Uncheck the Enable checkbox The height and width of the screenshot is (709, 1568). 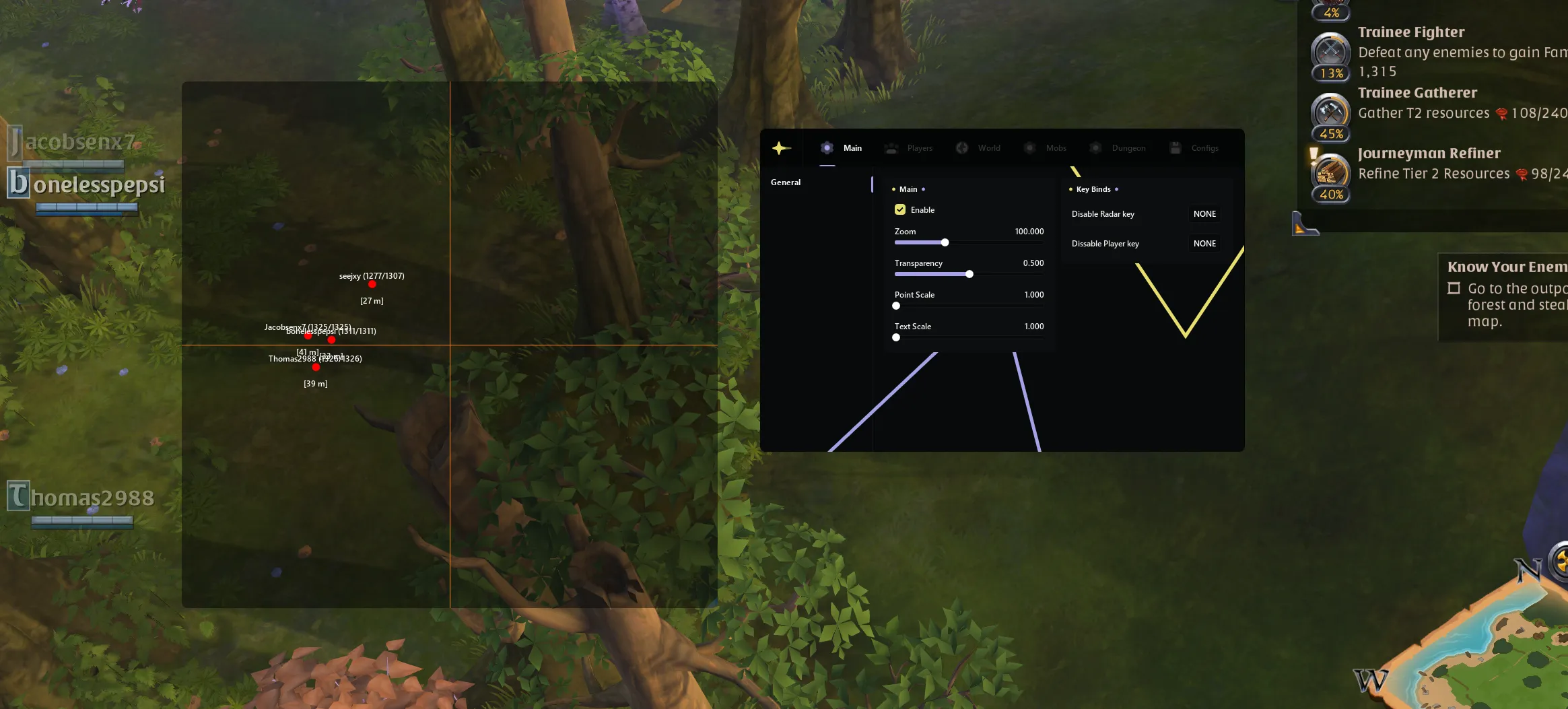tap(900, 209)
